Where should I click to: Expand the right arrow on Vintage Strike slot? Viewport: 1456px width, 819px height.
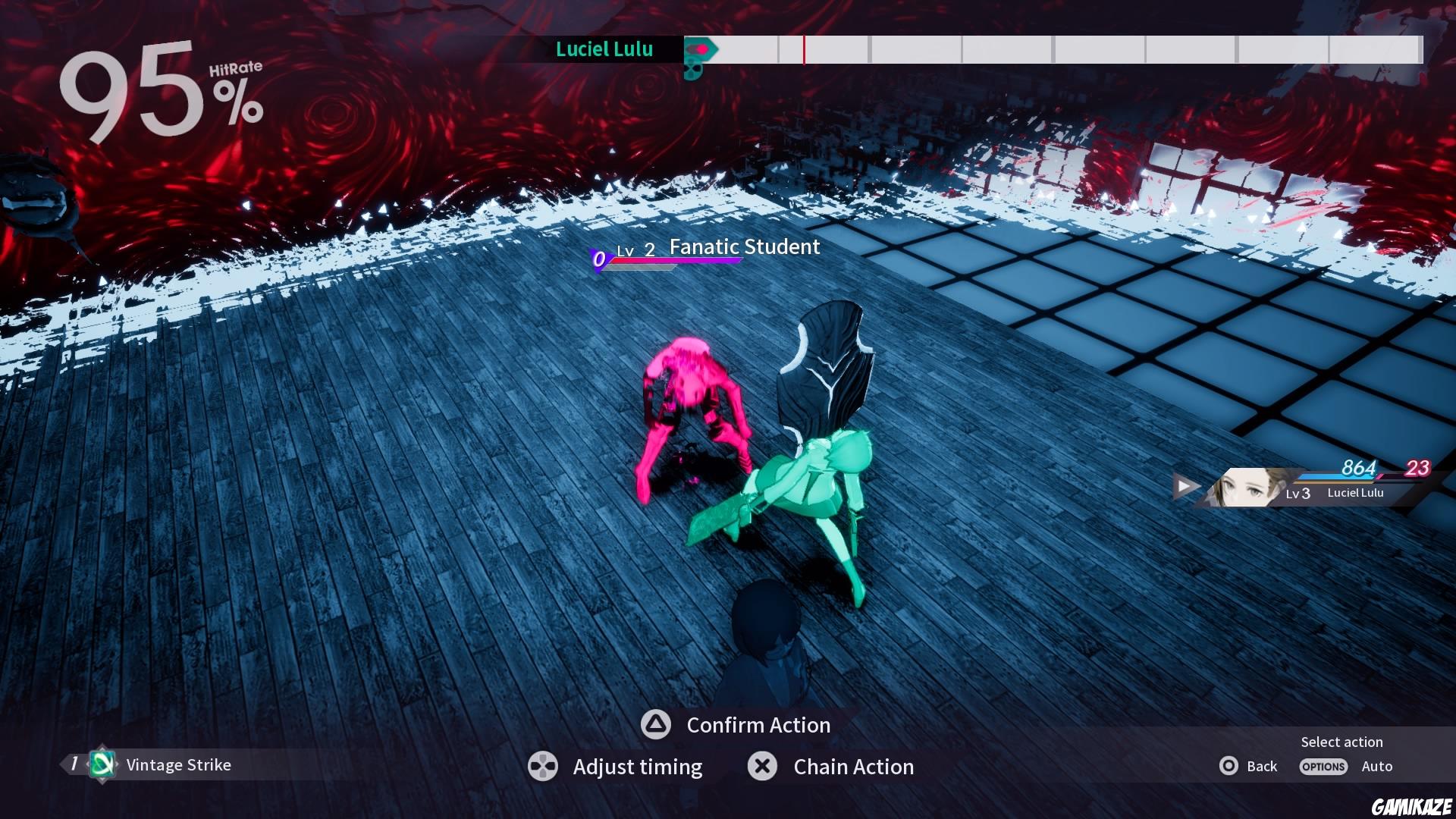click(x=118, y=764)
